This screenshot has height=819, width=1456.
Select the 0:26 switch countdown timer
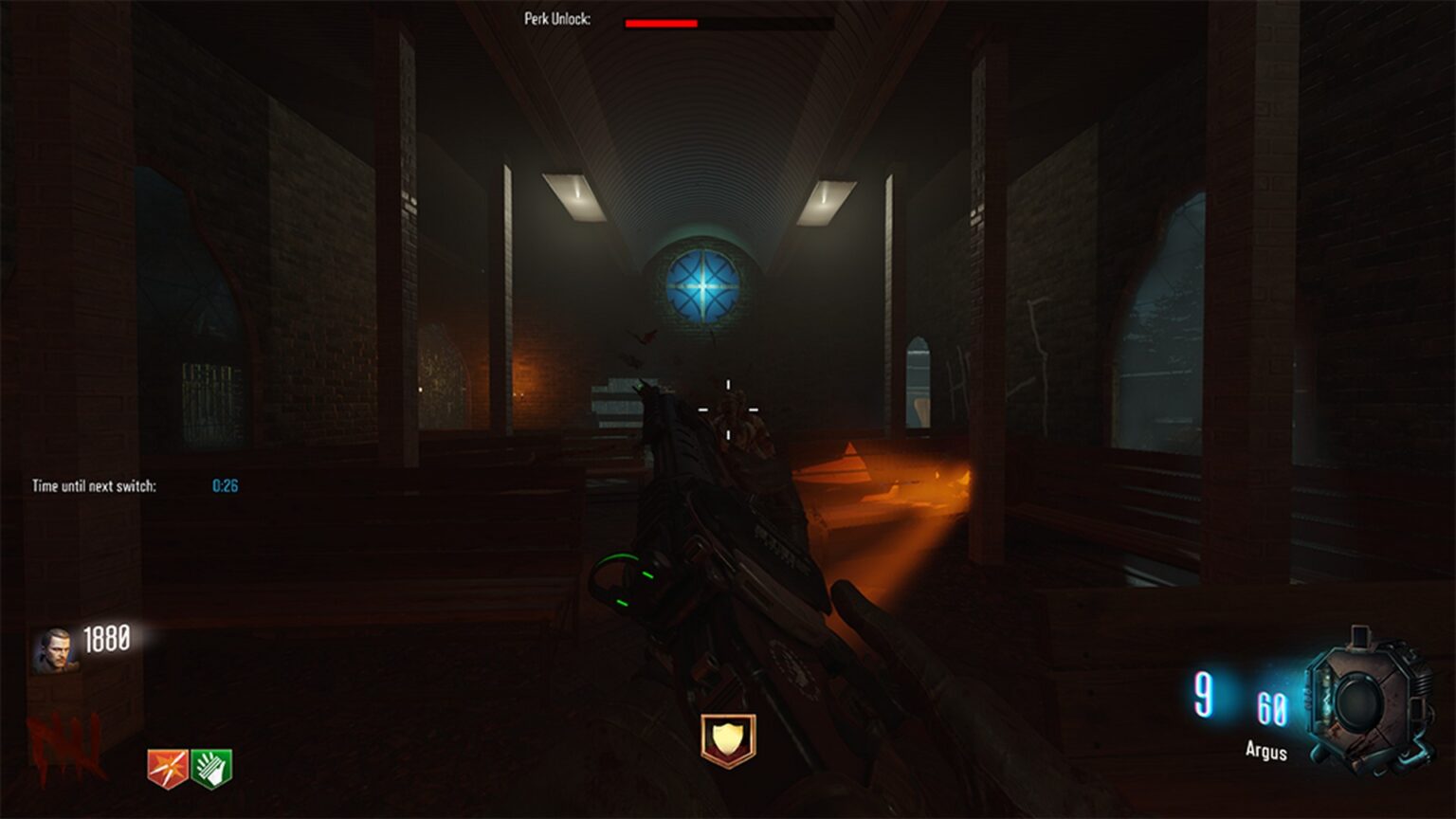(224, 485)
